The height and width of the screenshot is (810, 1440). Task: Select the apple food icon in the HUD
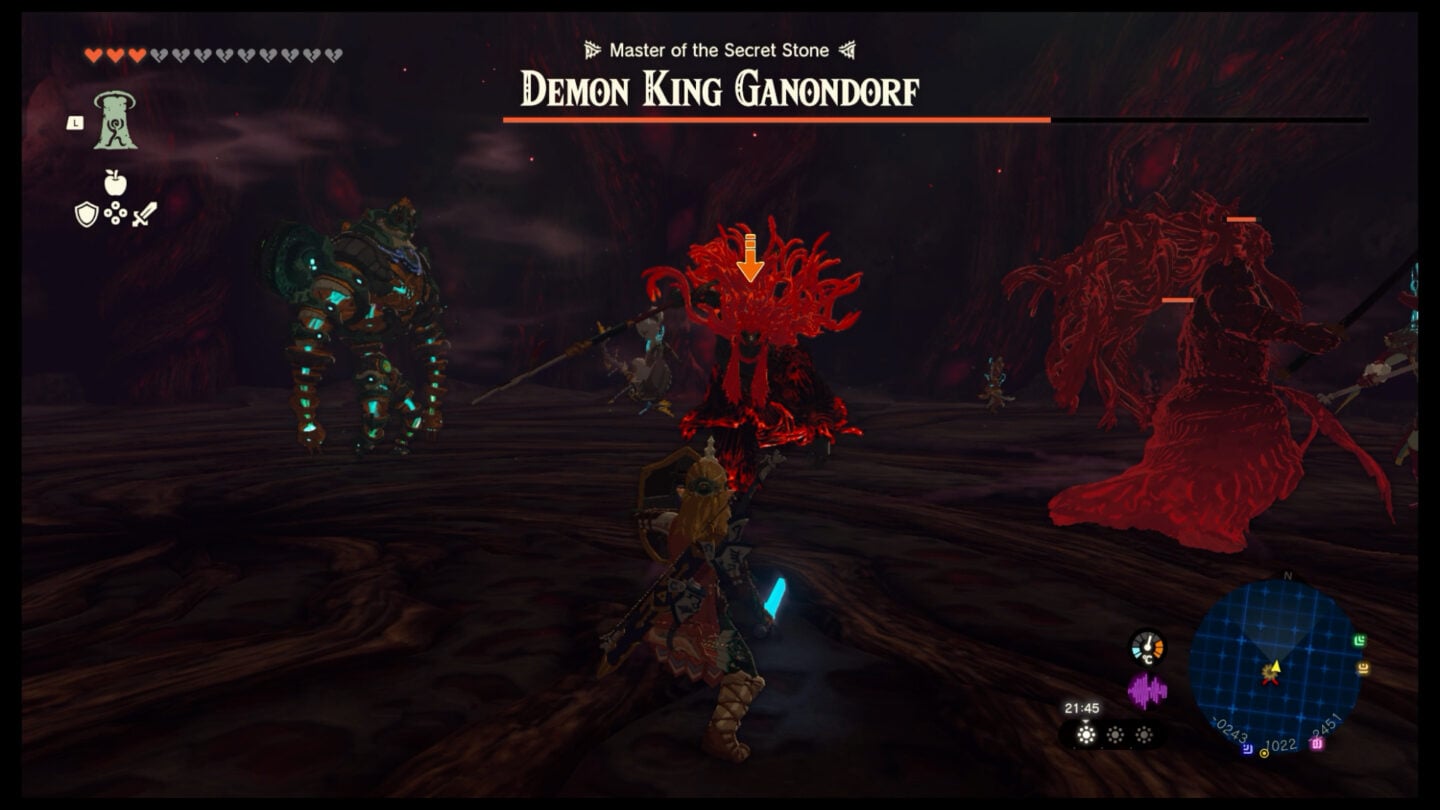[x=115, y=183]
